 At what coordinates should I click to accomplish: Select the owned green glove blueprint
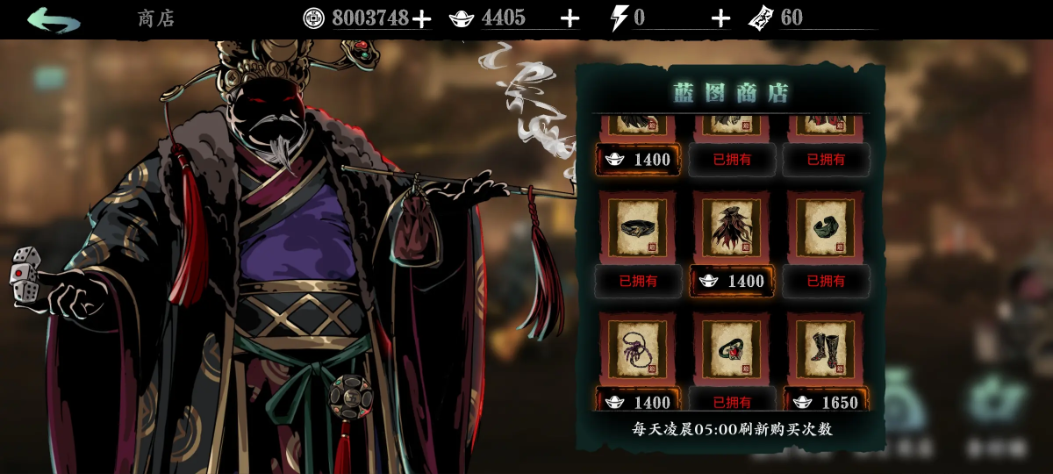(826, 228)
